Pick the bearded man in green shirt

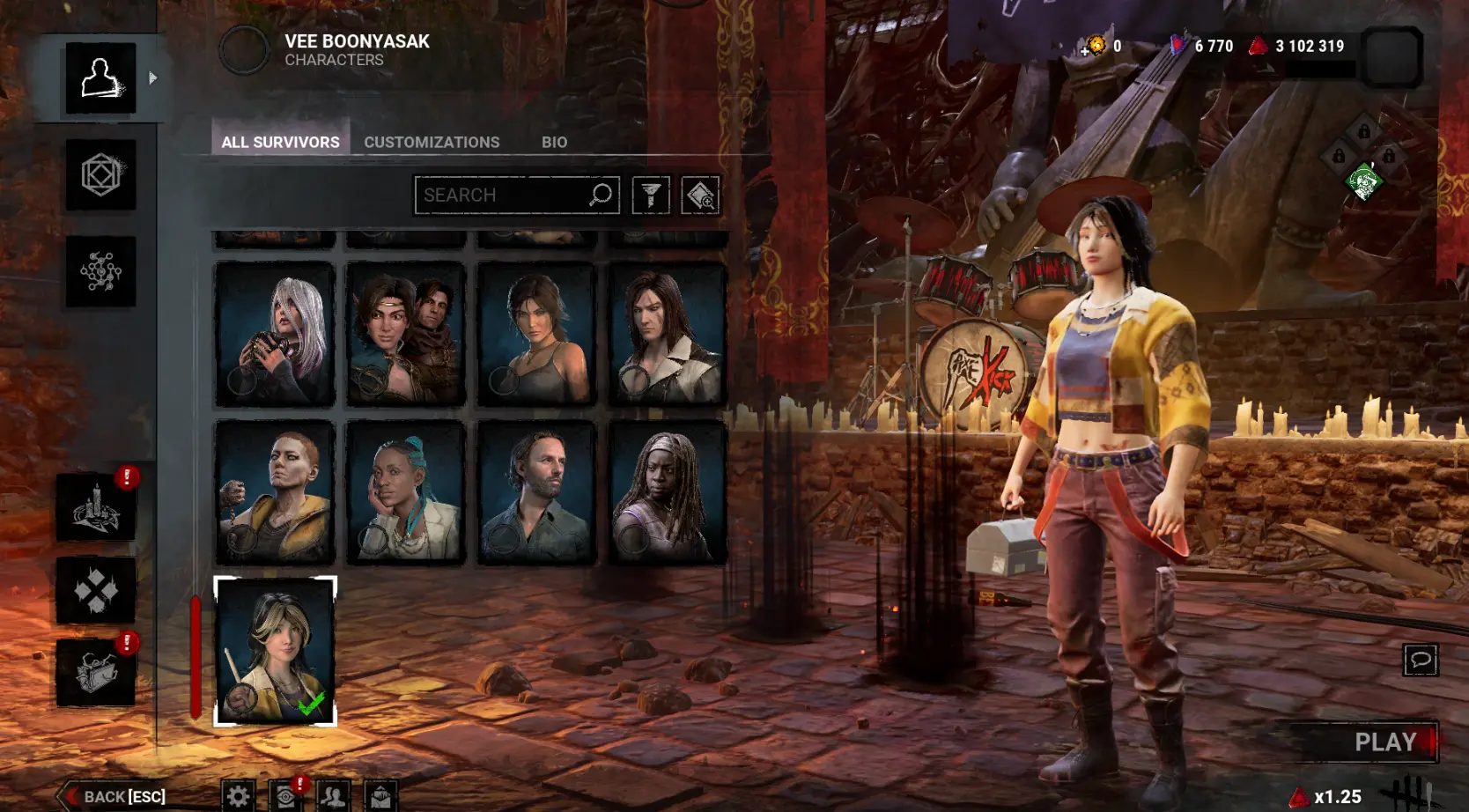click(x=536, y=492)
